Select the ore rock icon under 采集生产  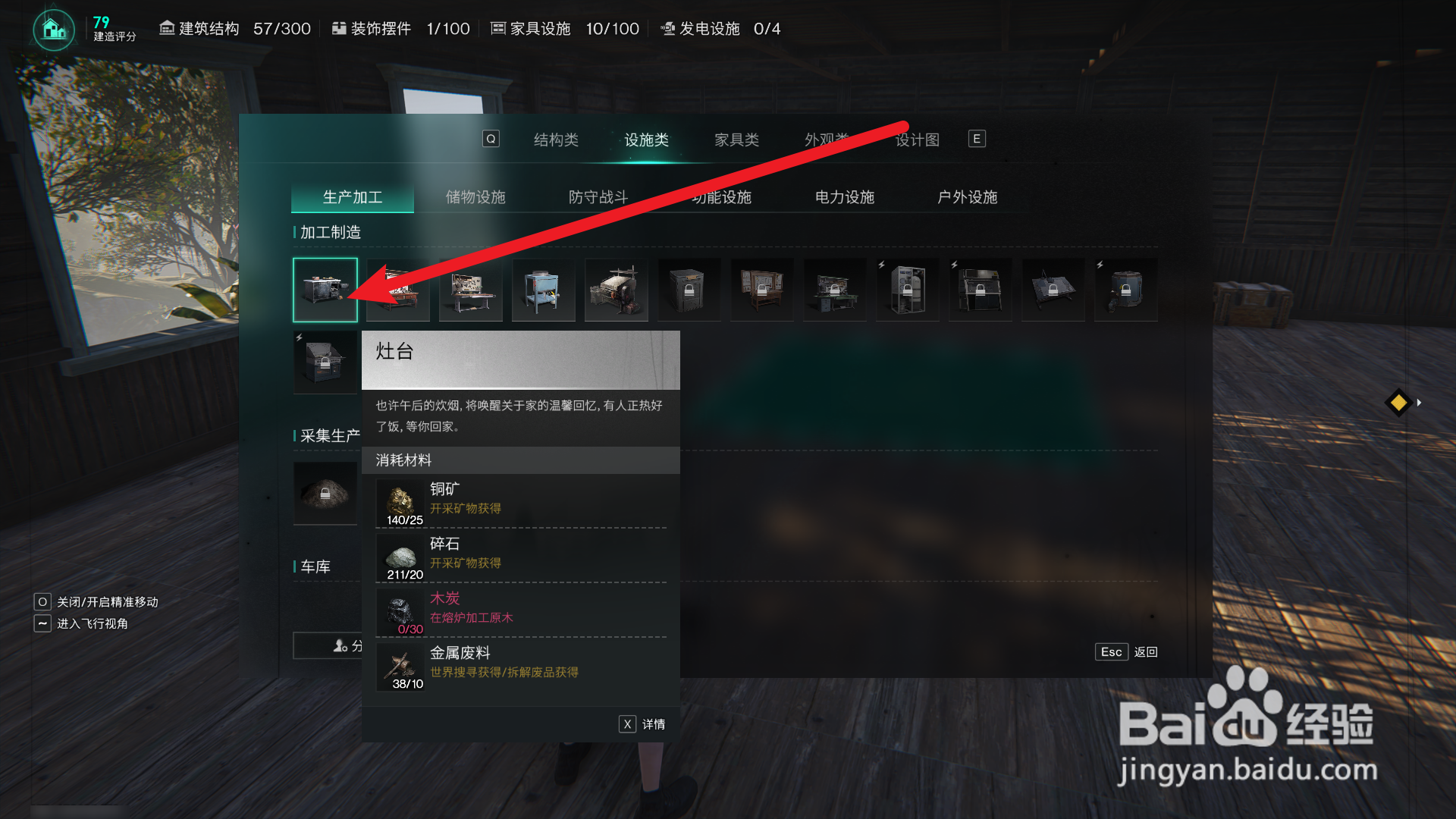click(x=325, y=493)
